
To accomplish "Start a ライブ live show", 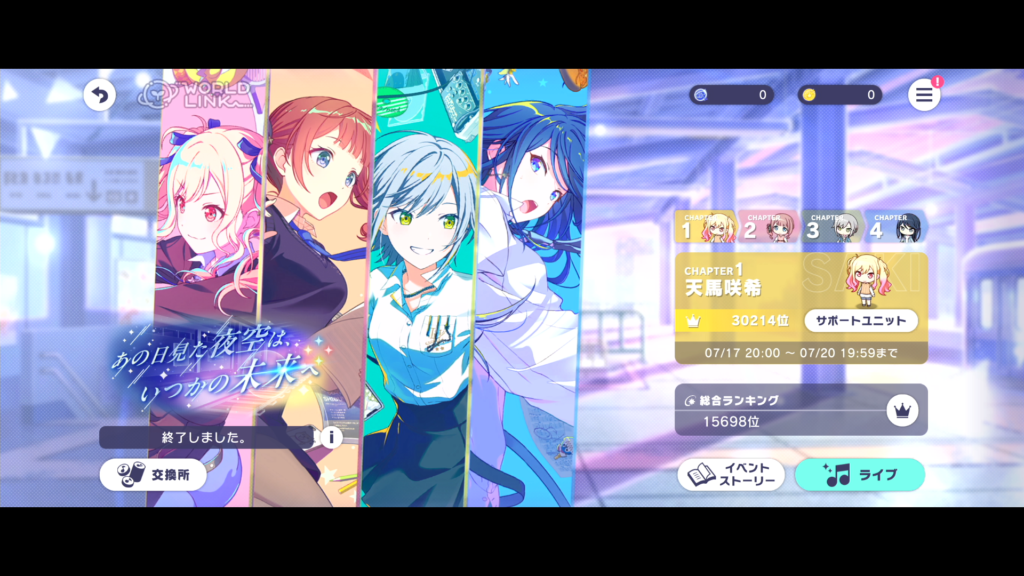I will [859, 475].
